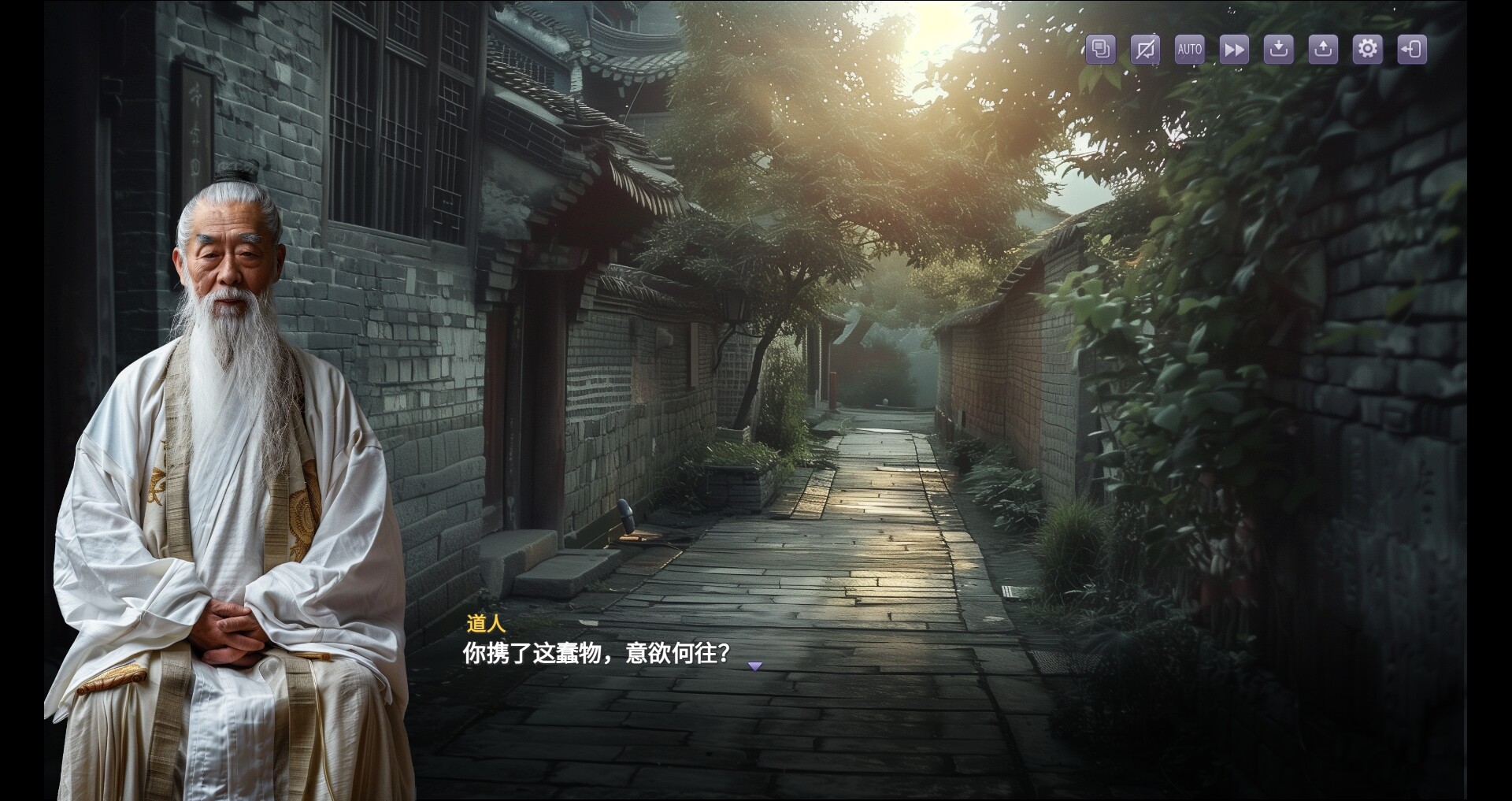The image size is (1512, 801).
Task: Open the load game icon
Action: tap(1324, 49)
